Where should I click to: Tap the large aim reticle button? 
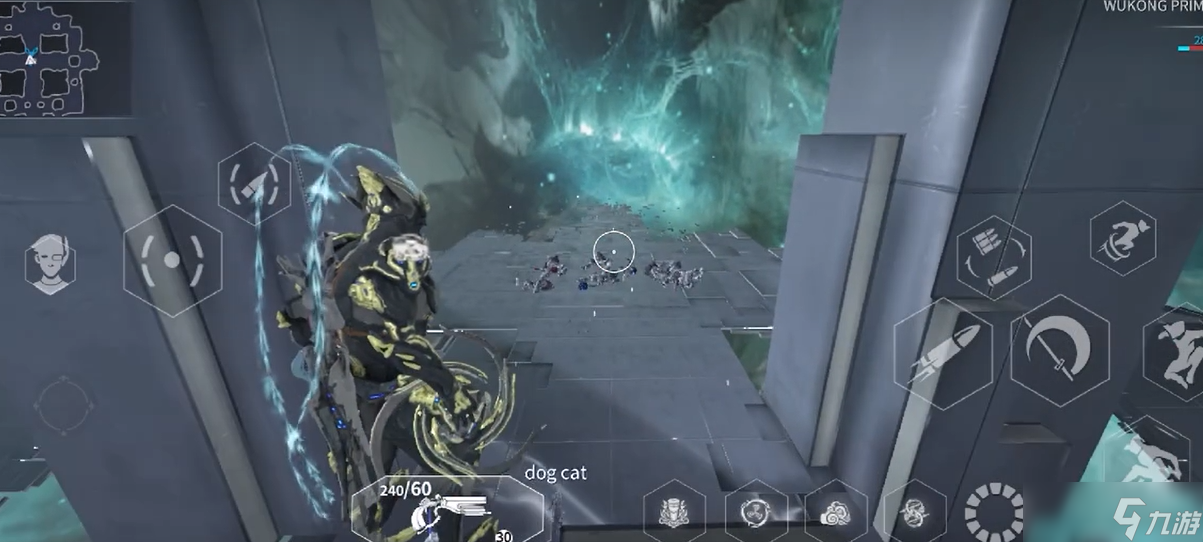coord(172,260)
